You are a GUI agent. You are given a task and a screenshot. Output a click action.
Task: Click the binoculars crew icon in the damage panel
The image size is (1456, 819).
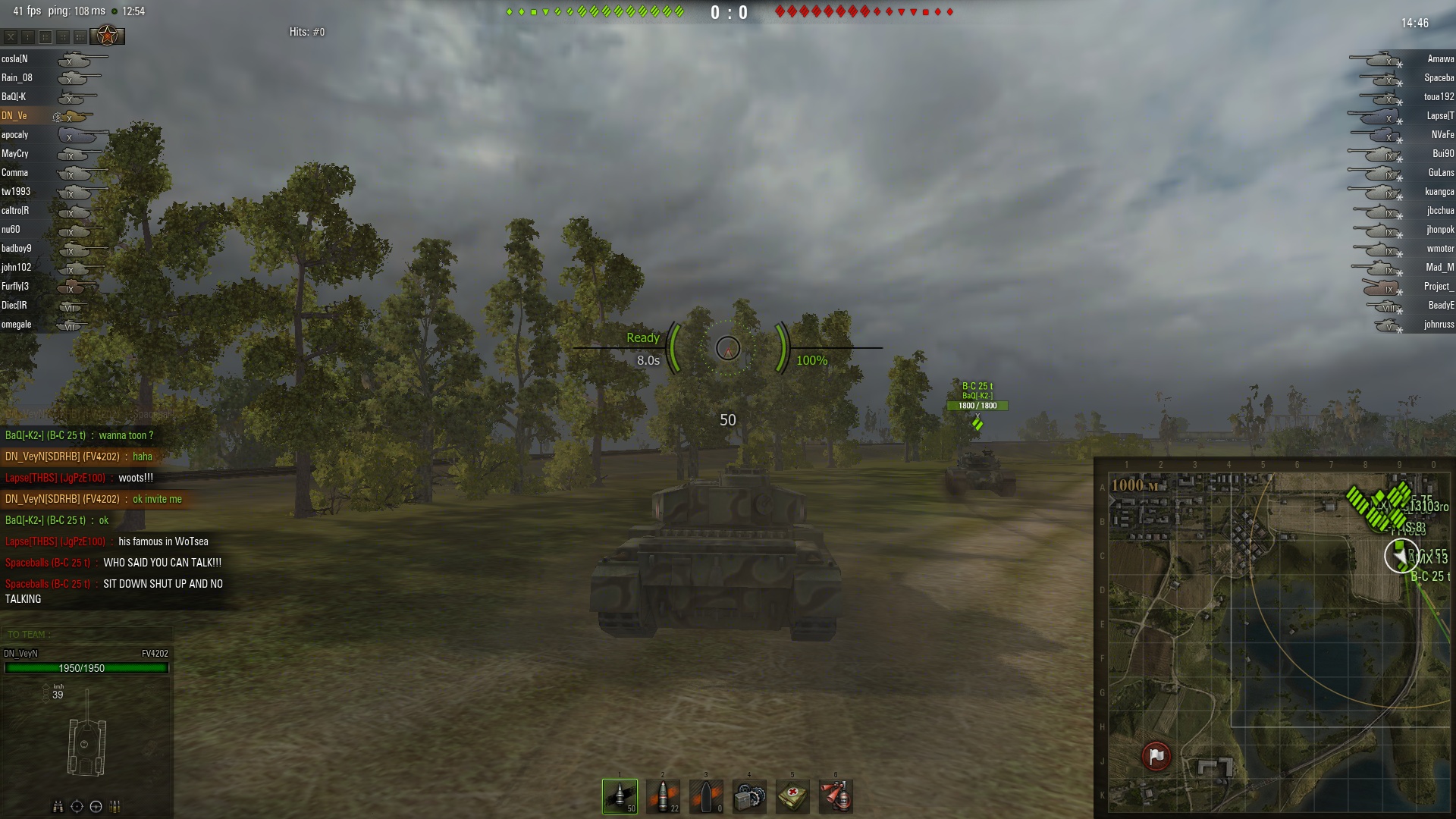[x=58, y=806]
